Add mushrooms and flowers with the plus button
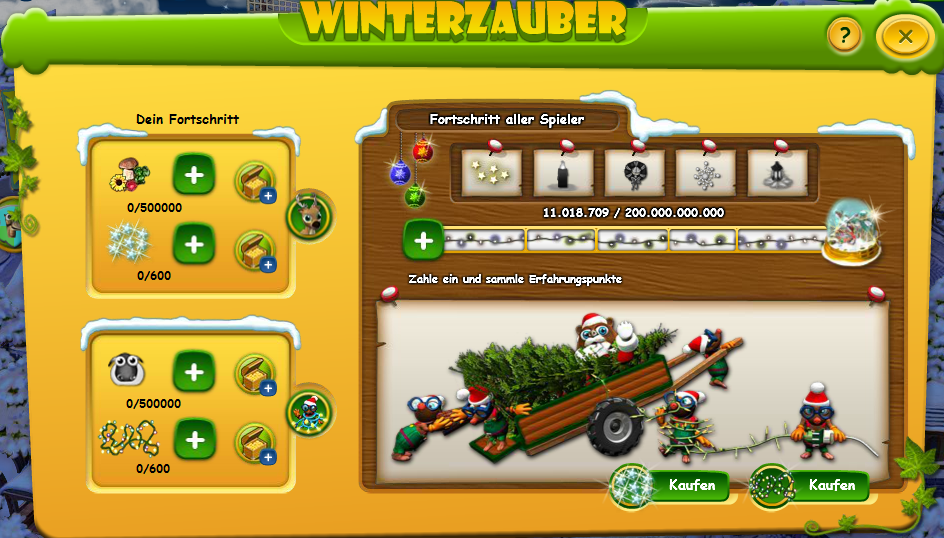 tap(194, 175)
